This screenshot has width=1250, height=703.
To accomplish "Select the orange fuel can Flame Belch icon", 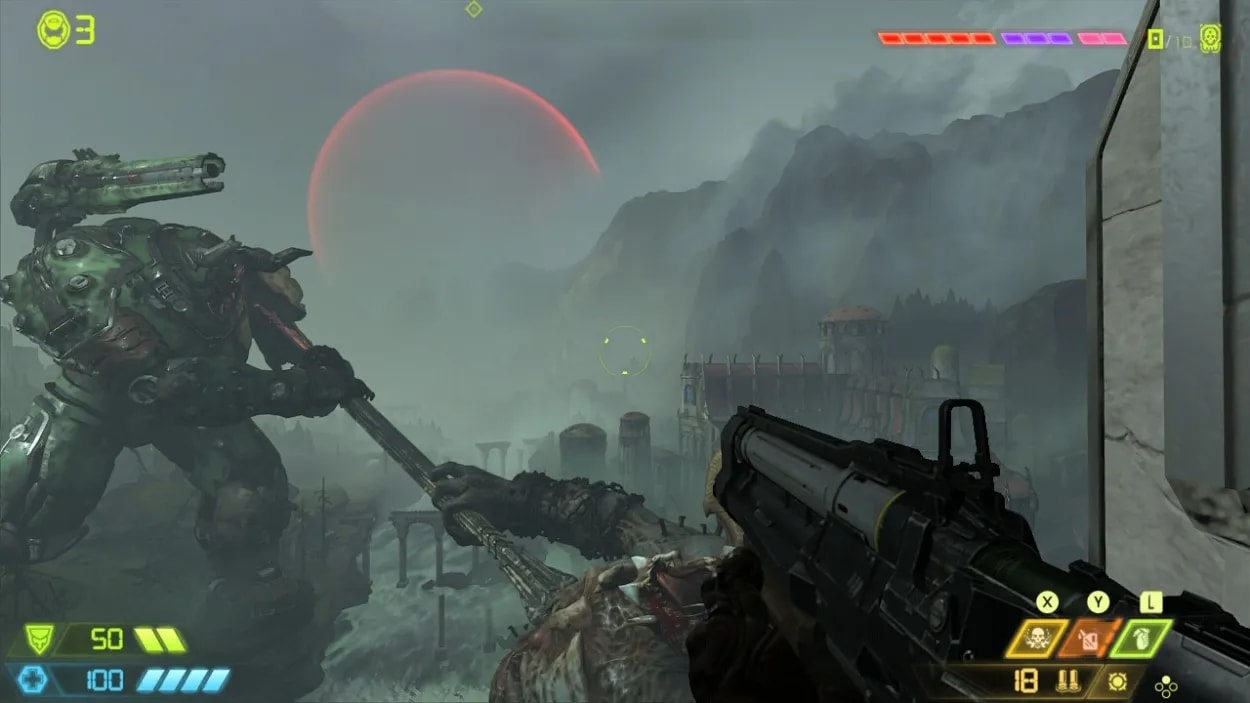I will pyautogui.click(x=1090, y=639).
